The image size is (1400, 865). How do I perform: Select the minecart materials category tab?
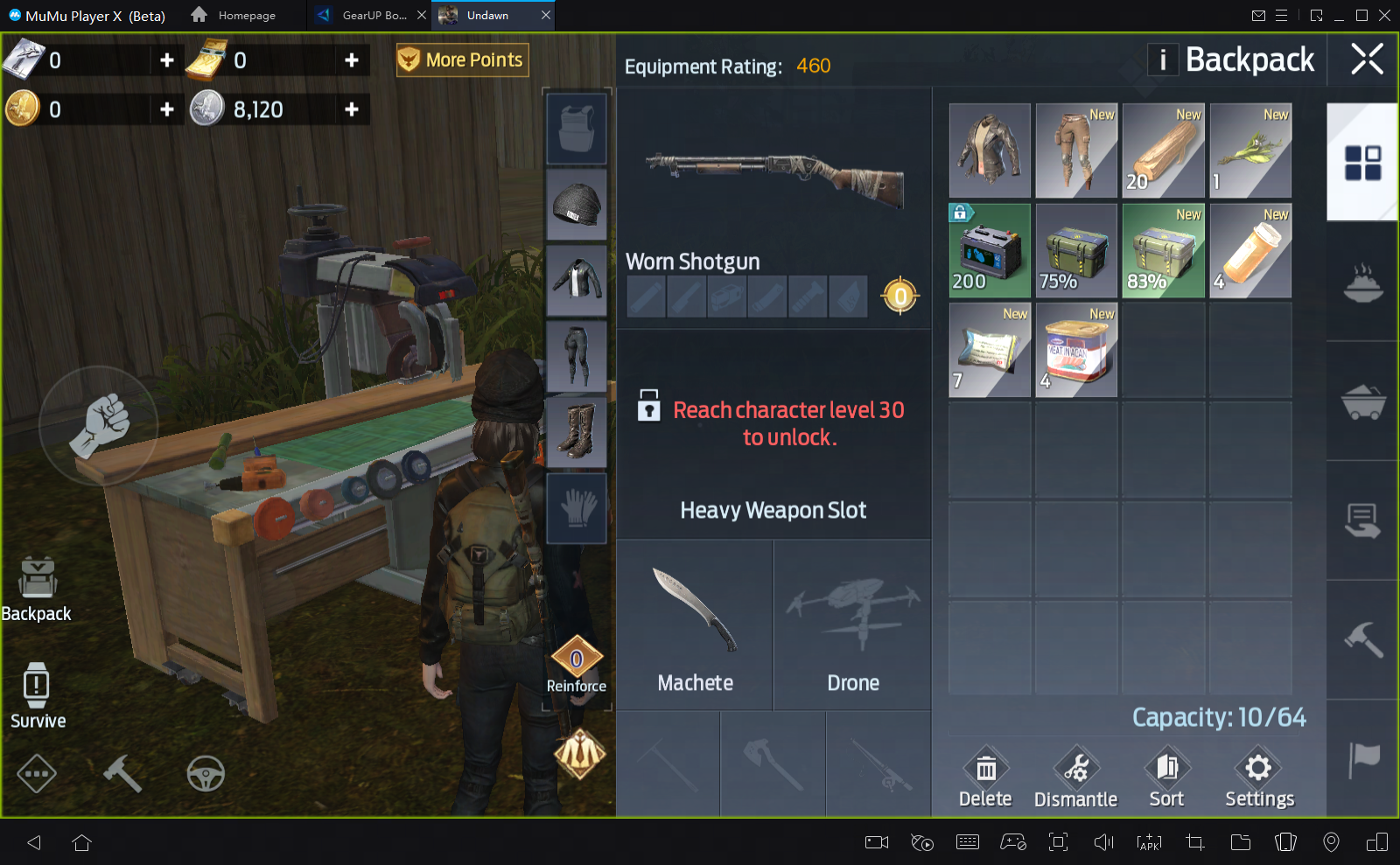pos(1361,401)
